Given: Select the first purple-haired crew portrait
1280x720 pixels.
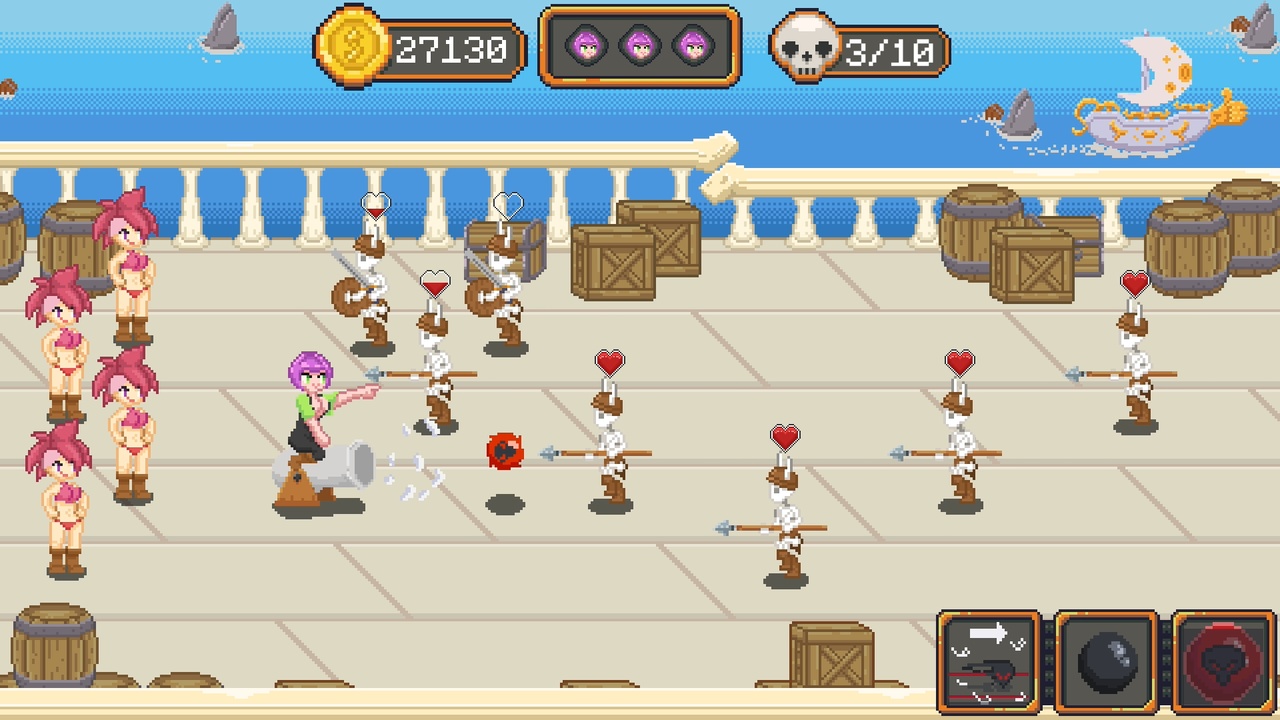Looking at the screenshot, I should [x=587, y=45].
